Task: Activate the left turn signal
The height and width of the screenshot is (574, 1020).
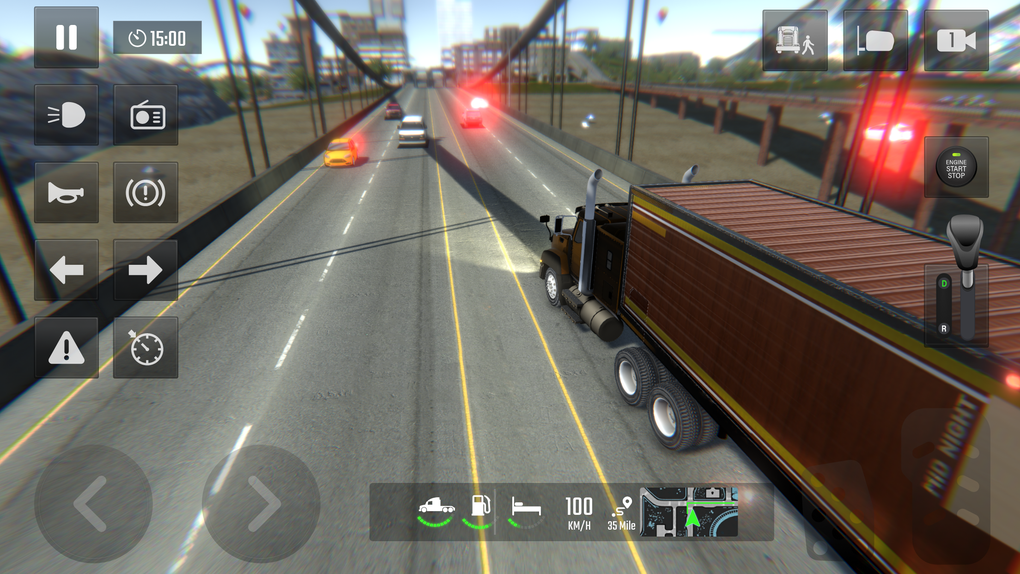Action: (66, 270)
